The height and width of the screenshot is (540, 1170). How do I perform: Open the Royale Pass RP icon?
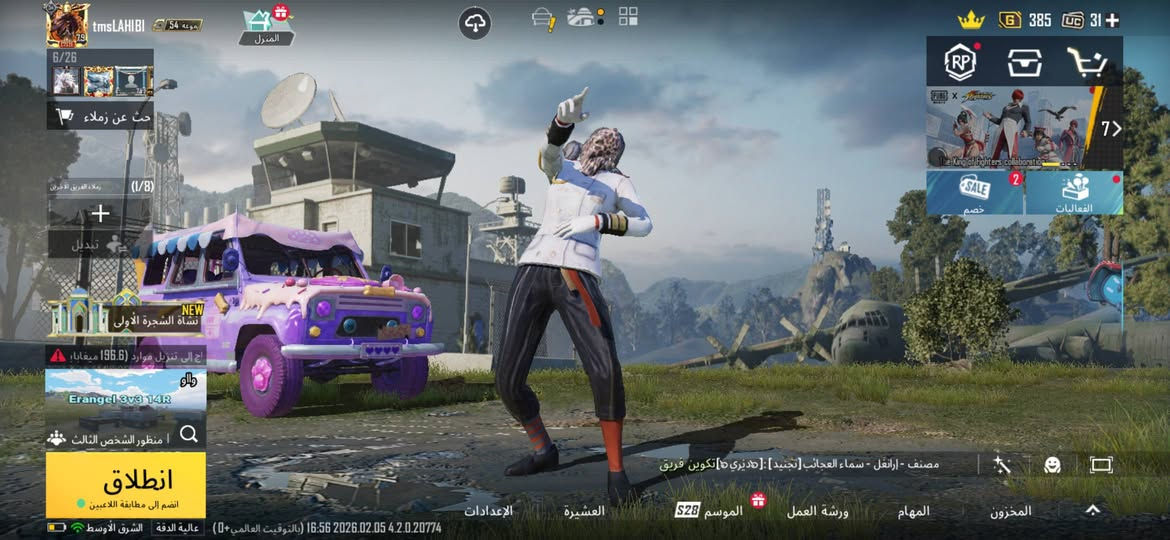[960, 63]
